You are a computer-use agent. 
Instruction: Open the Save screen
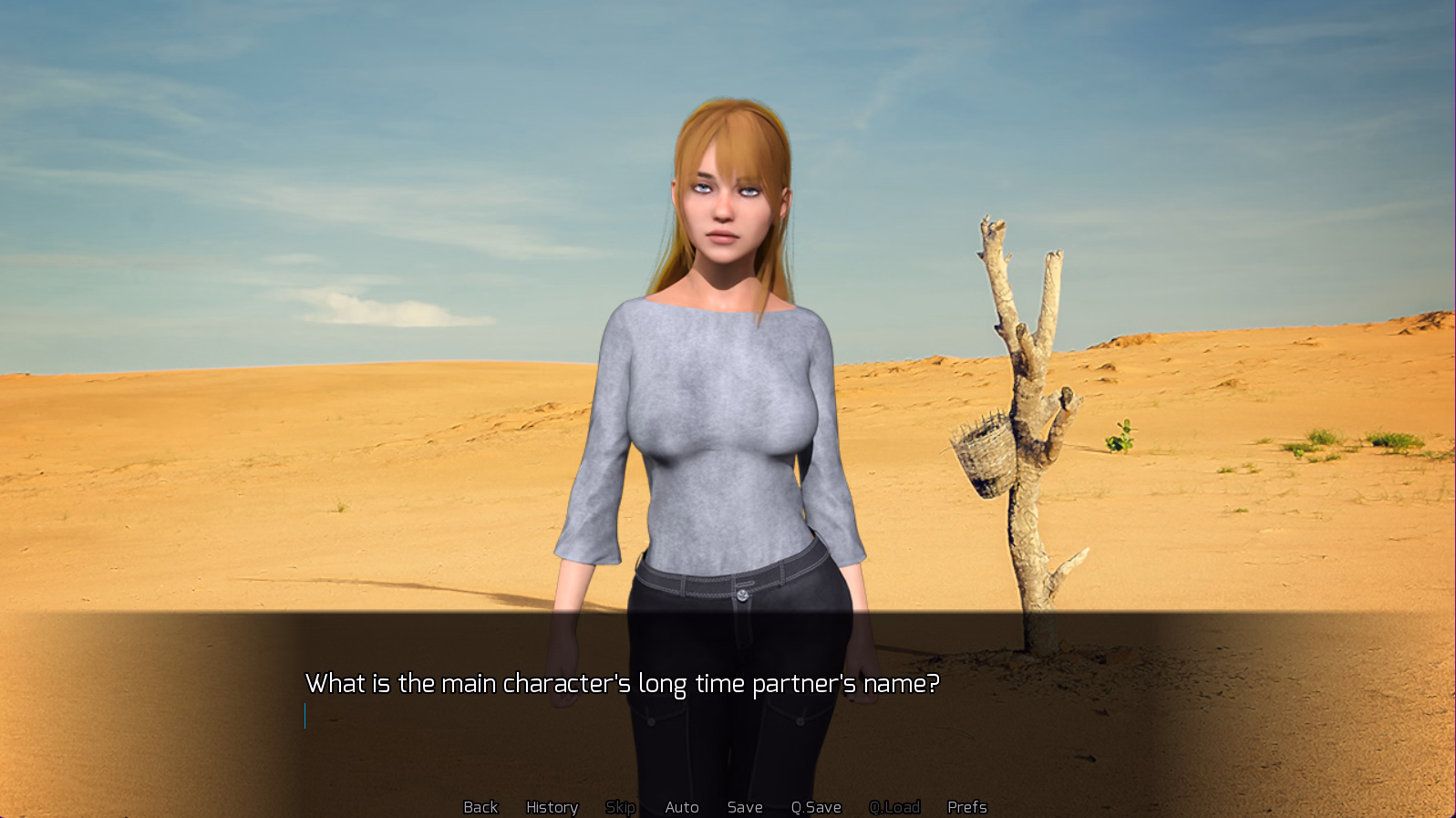tap(745, 806)
